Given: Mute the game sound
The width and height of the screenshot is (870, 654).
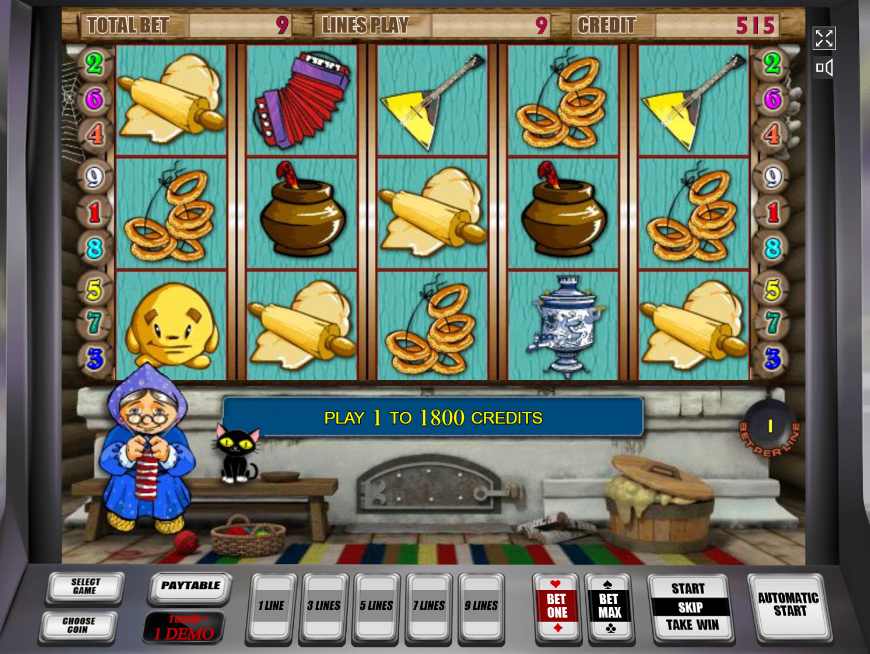Looking at the screenshot, I should coord(824,68).
